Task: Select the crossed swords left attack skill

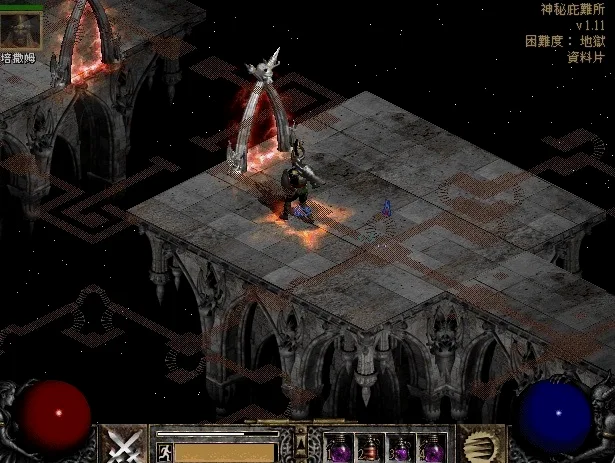Action: (x=123, y=444)
